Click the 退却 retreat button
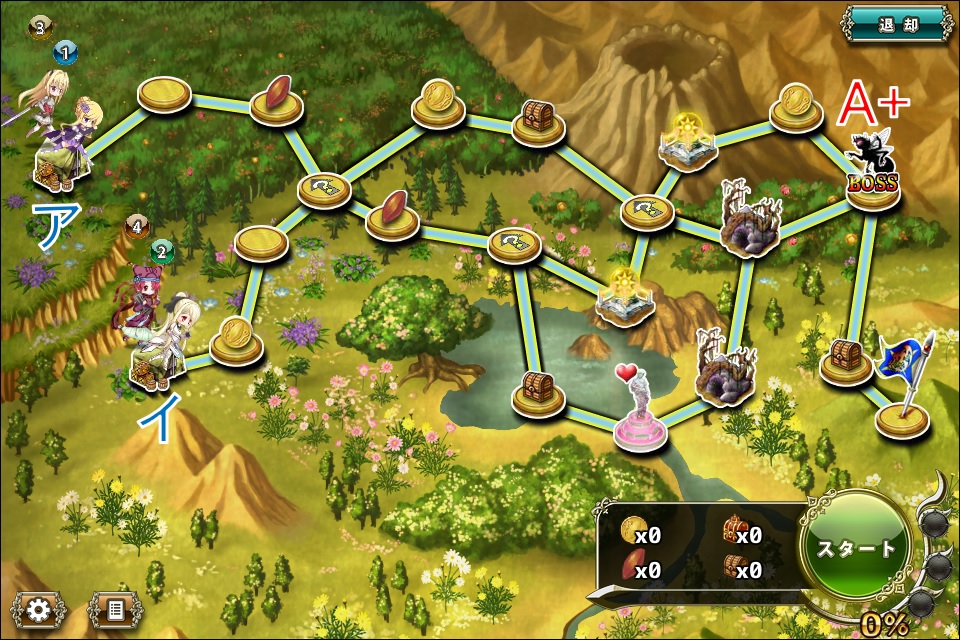This screenshot has width=960, height=640. 897,23
